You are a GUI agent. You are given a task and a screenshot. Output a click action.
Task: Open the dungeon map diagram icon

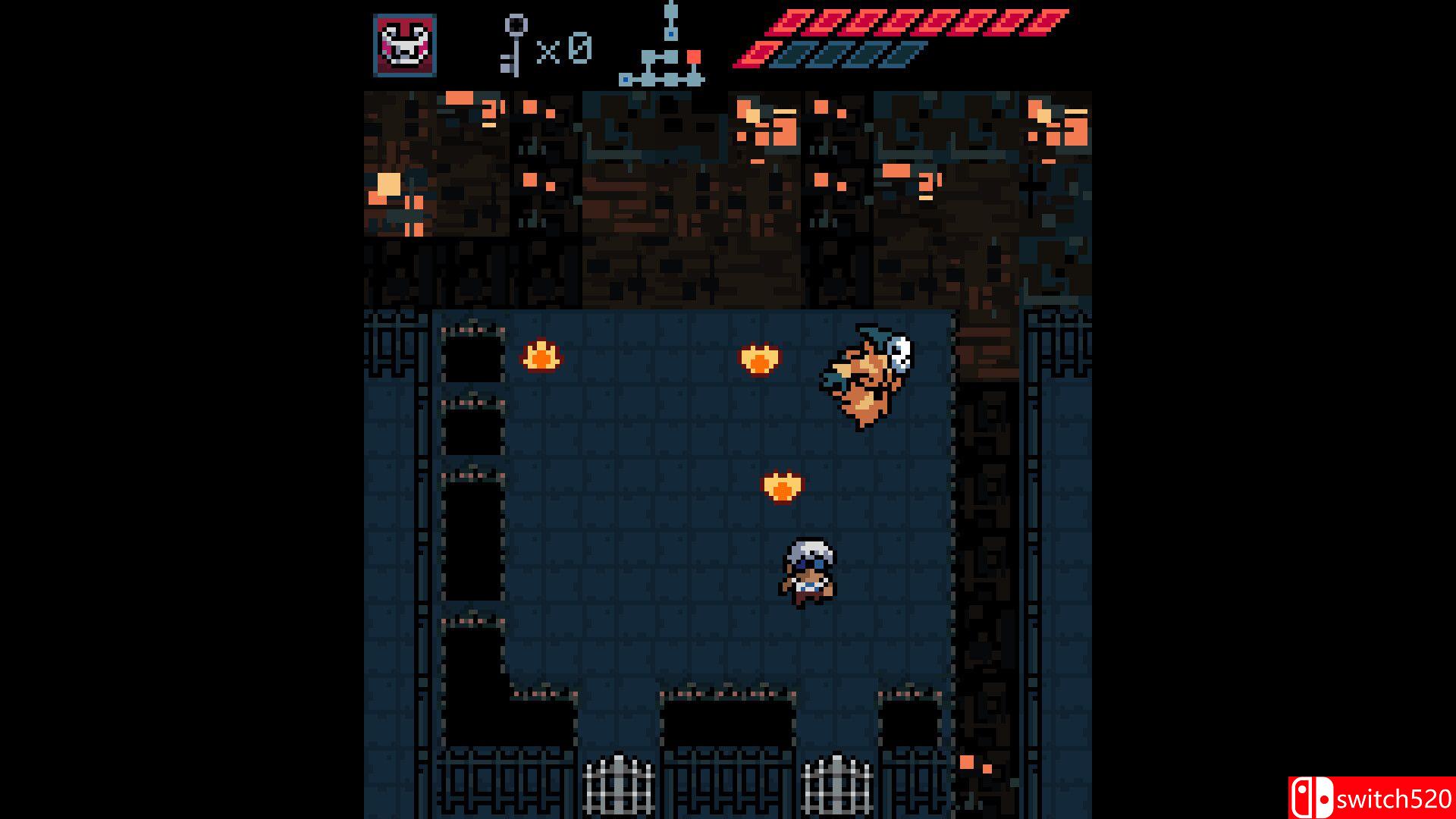(x=664, y=45)
